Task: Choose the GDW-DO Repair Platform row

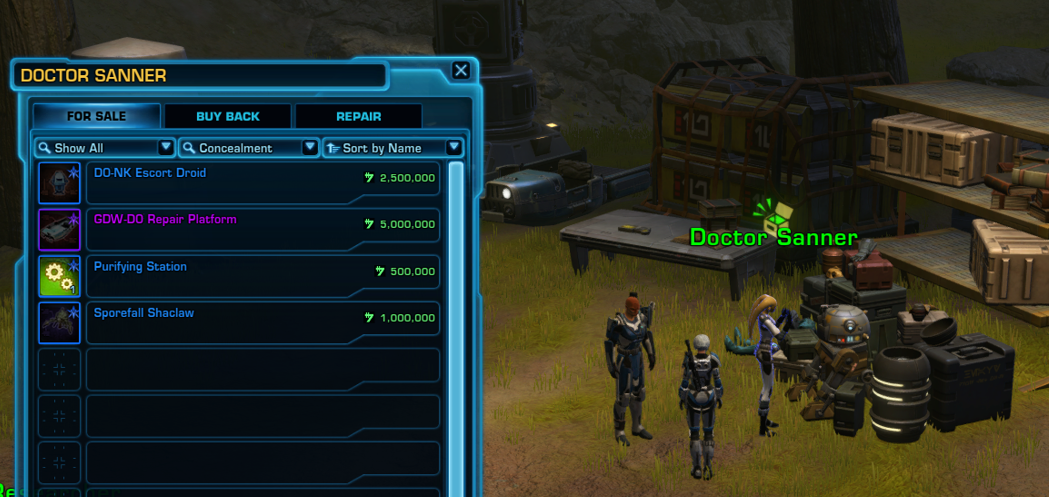Action: [x=263, y=230]
